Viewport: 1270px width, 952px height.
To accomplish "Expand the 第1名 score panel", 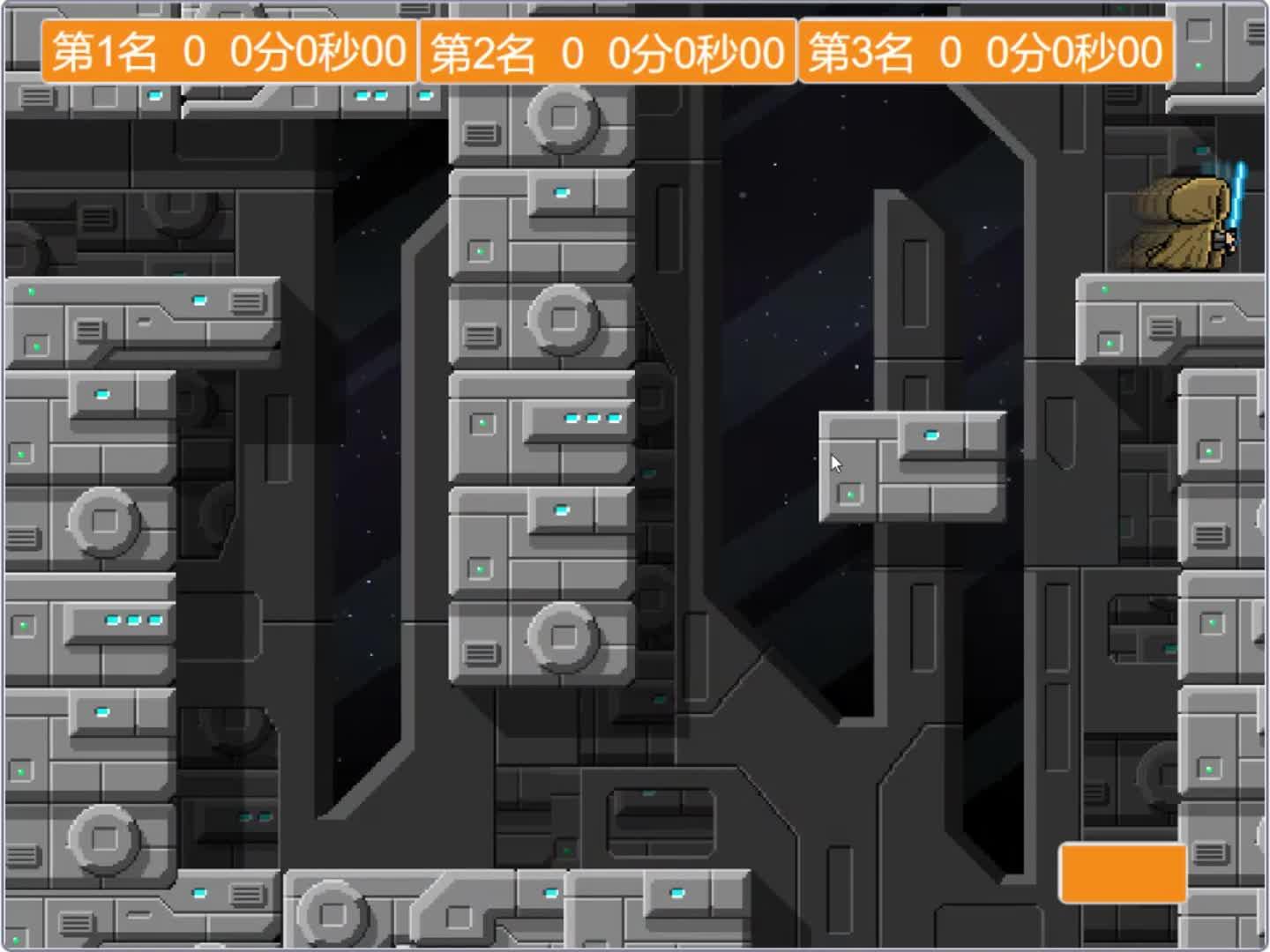I will pos(231,52).
